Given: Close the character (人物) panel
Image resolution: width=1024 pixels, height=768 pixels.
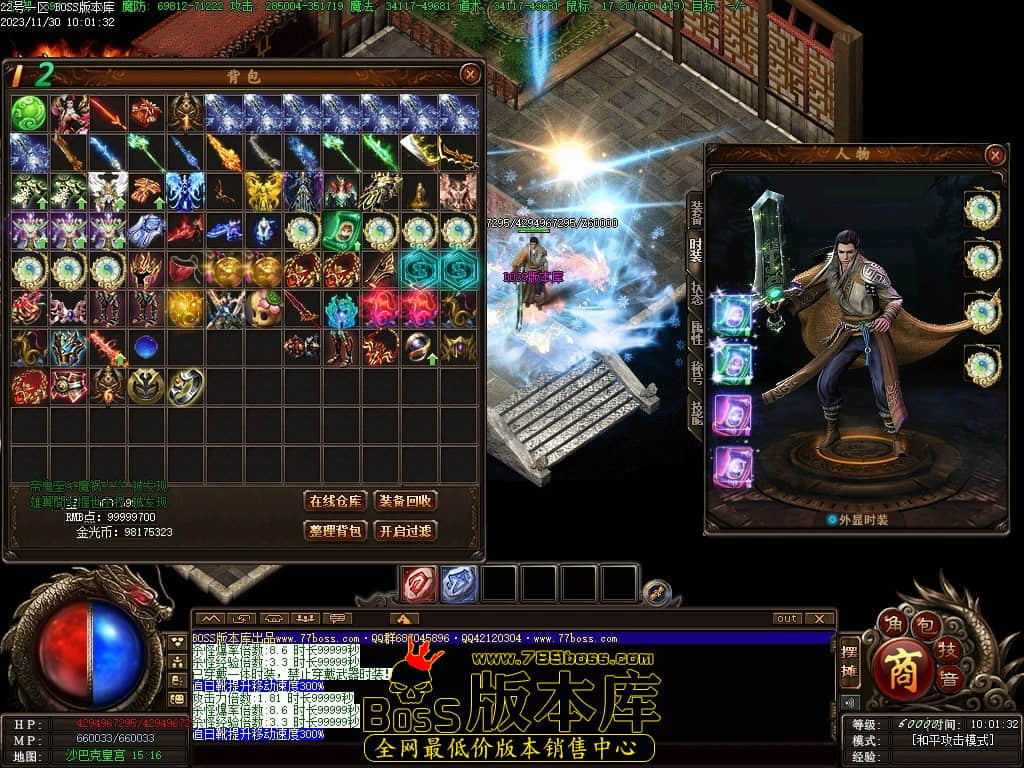Looking at the screenshot, I should click(994, 155).
